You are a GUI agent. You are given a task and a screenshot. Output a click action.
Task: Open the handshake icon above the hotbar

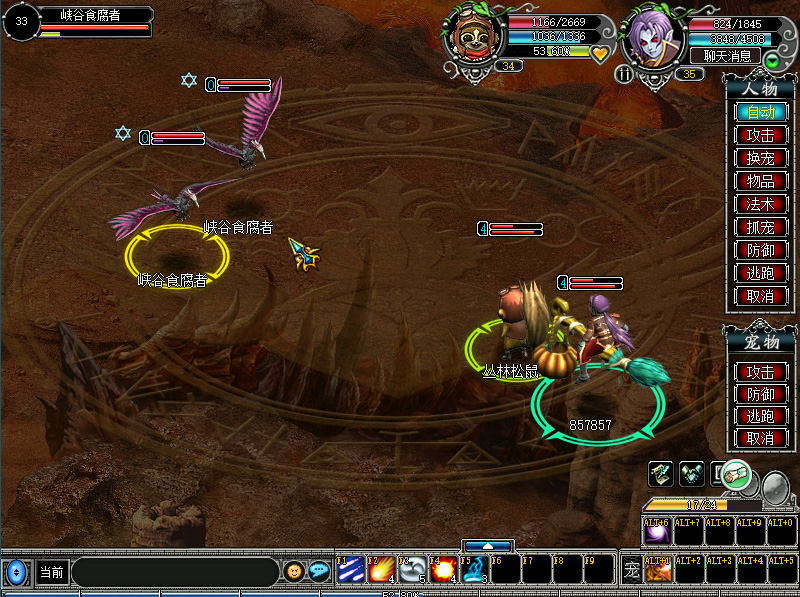(691, 471)
